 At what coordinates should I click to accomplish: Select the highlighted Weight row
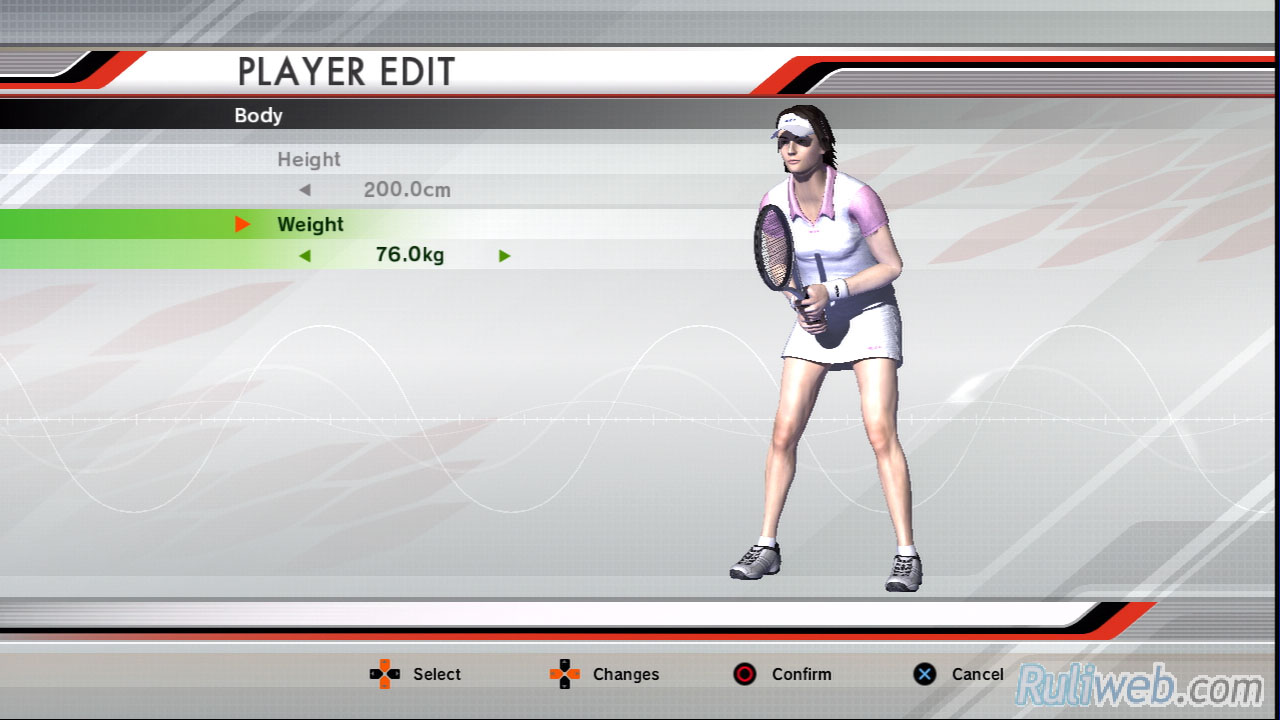click(x=310, y=225)
